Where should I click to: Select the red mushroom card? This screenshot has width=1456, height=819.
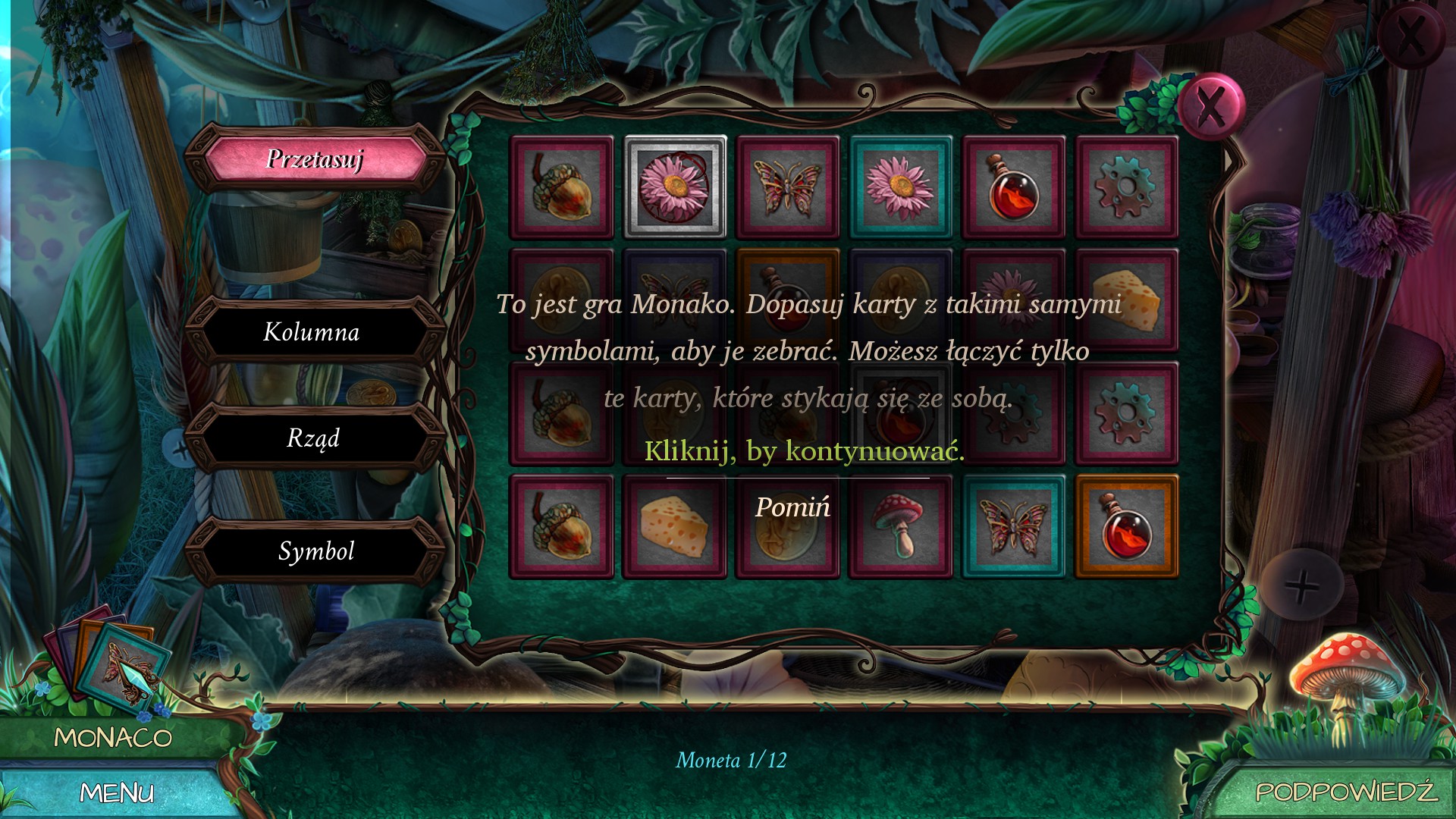point(900,526)
